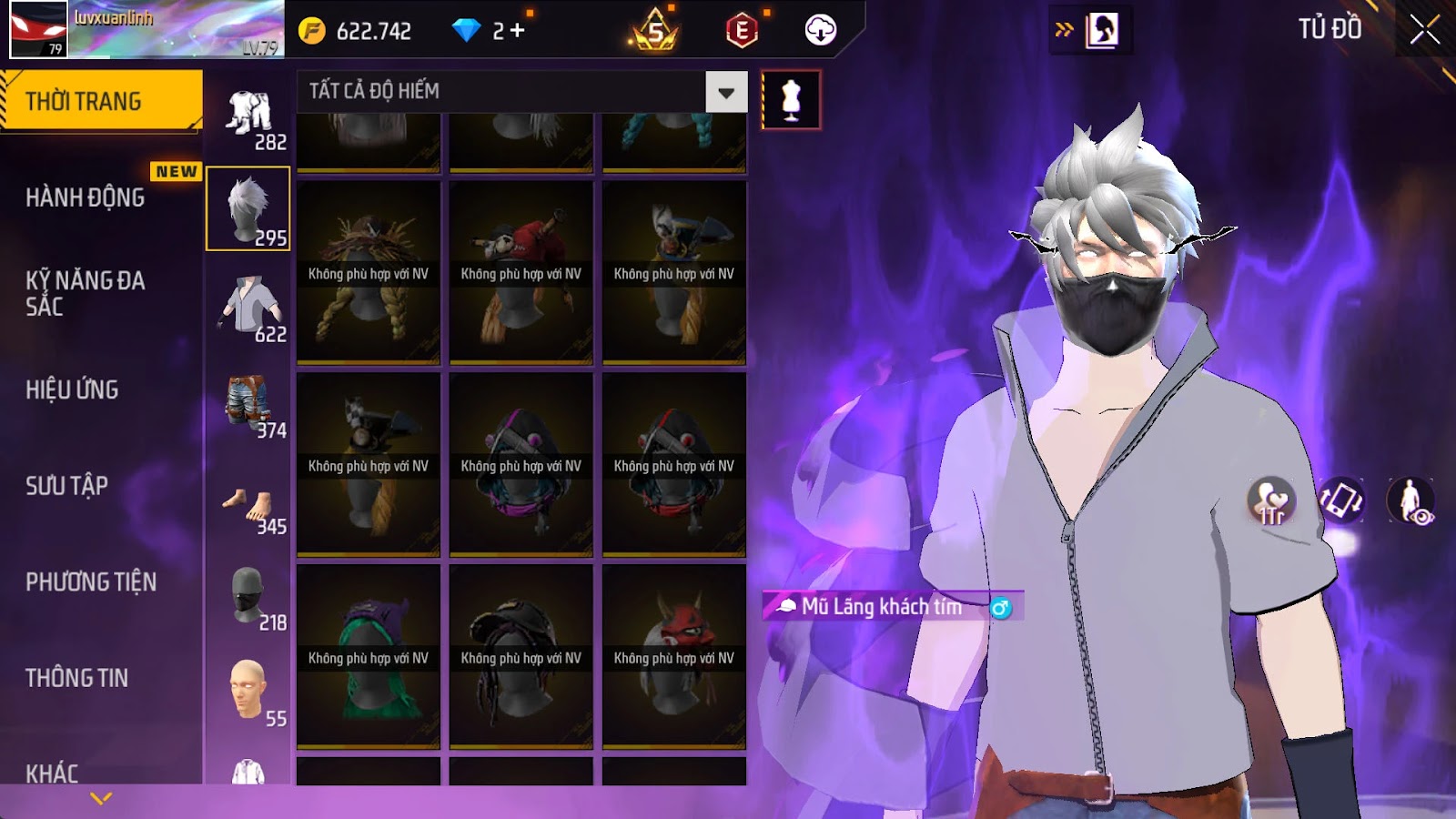Viewport: 1456px width, 819px height.
Task: Close the wardrobe with the X button
Action: point(1424,31)
